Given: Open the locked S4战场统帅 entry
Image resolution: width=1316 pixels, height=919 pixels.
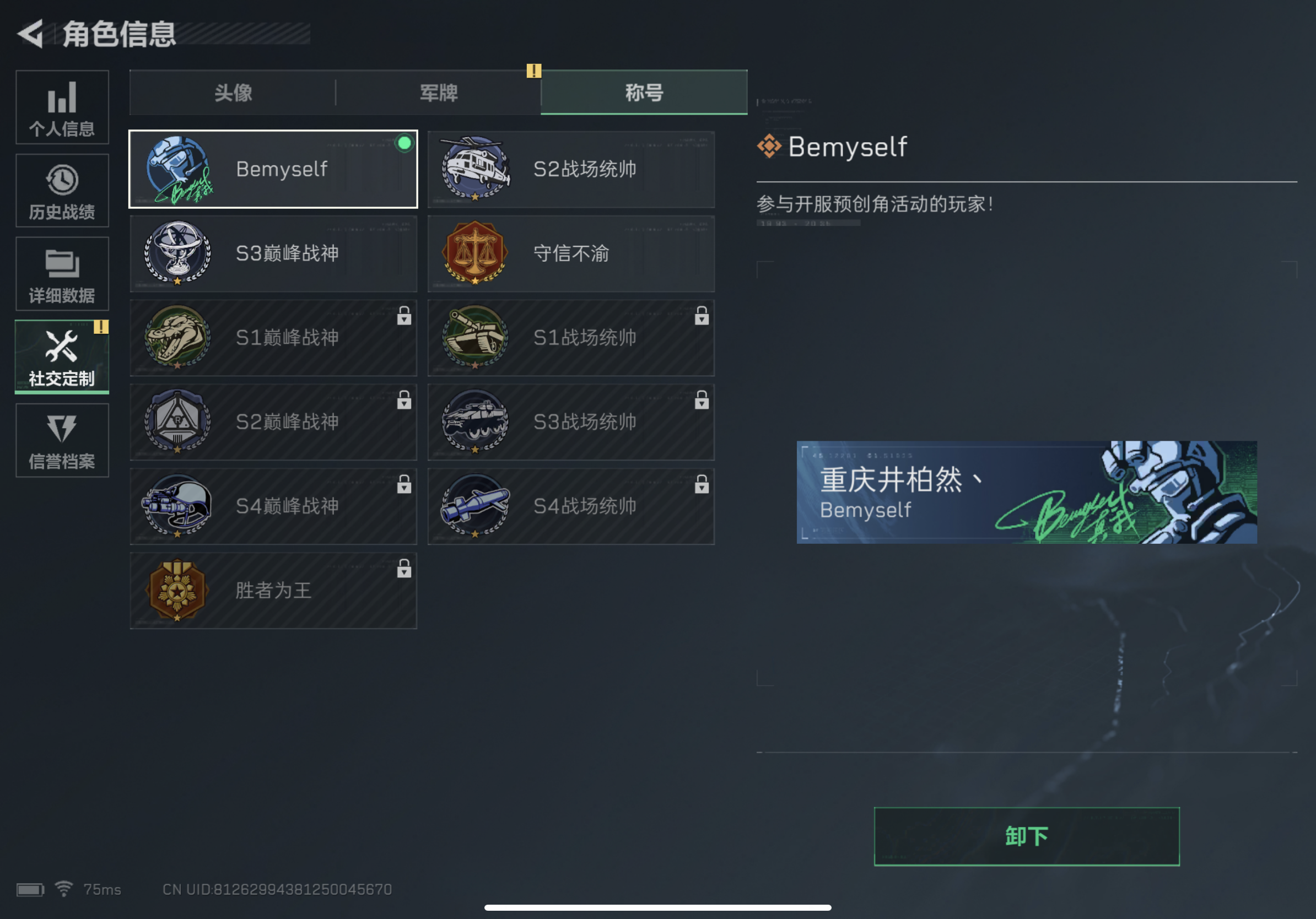Looking at the screenshot, I should pyautogui.click(x=571, y=505).
